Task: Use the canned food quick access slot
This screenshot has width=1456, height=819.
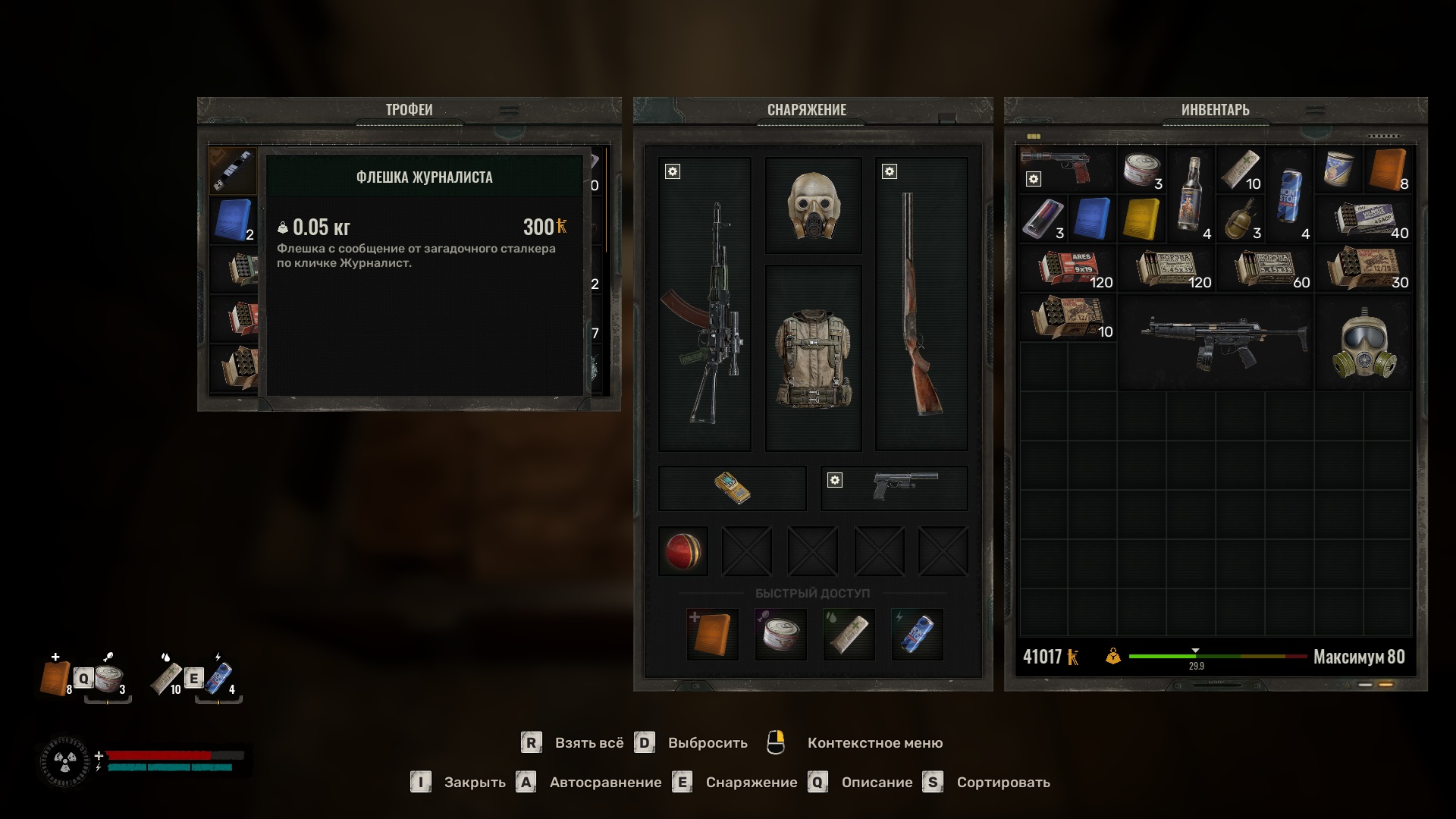Action: coord(780,634)
